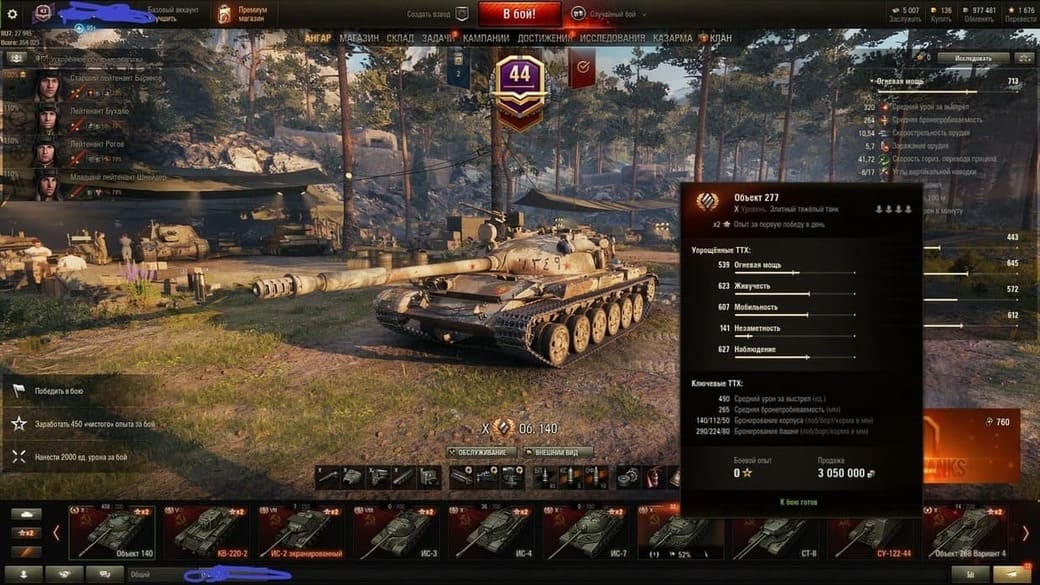This screenshot has width=1040, height=585.
Task: Open the Склад tab
Action: (400, 38)
